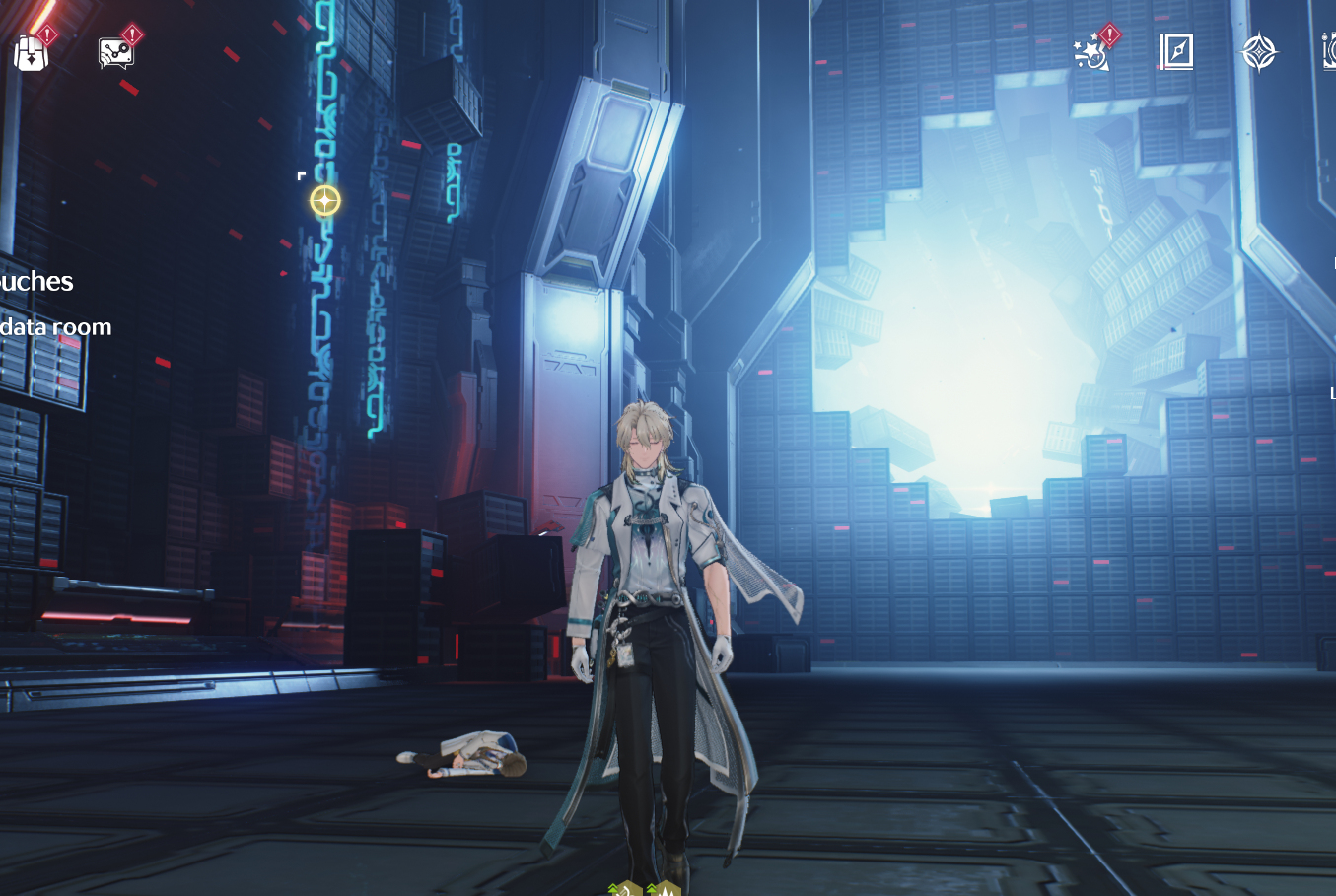Open the chat bubble icon with alert
This screenshot has width=1336, height=896.
[x=116, y=52]
